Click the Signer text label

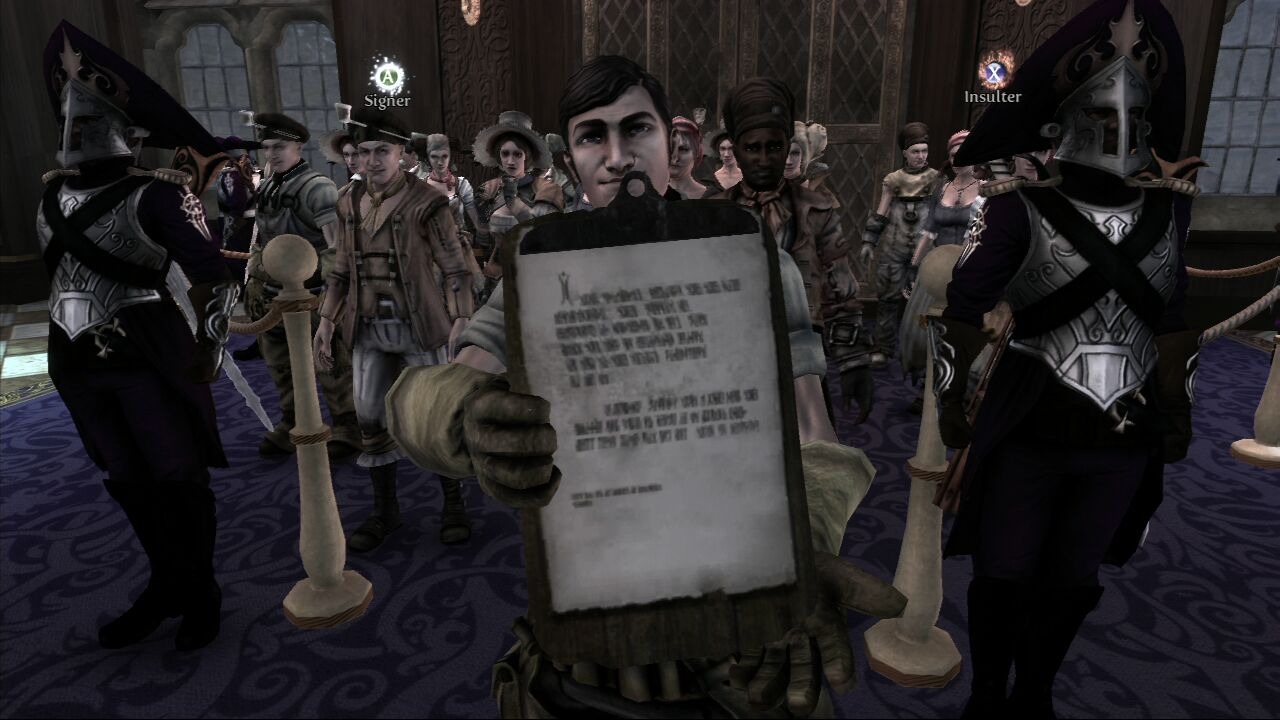389,101
